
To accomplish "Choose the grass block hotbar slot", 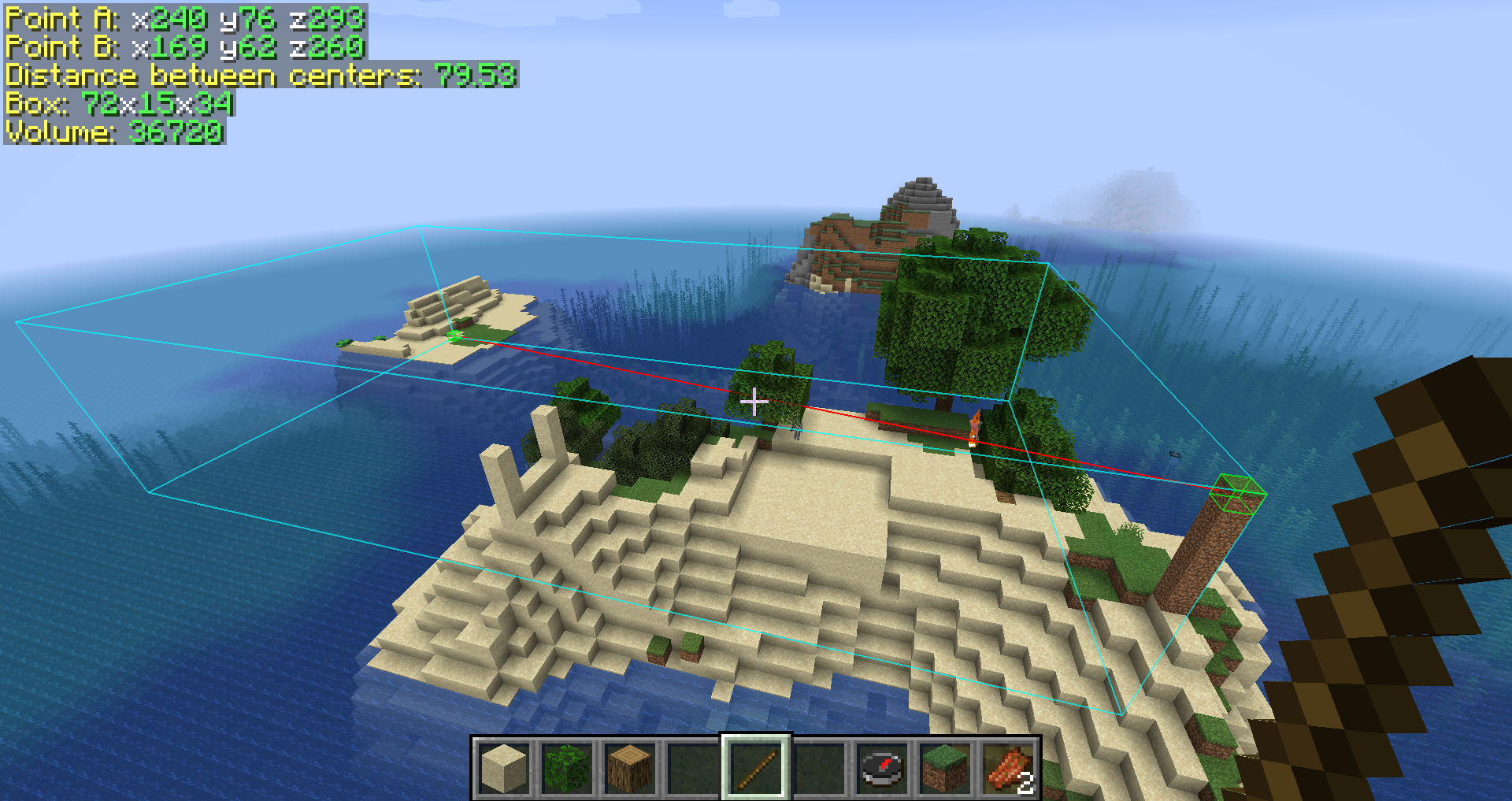I will pos(945,768).
